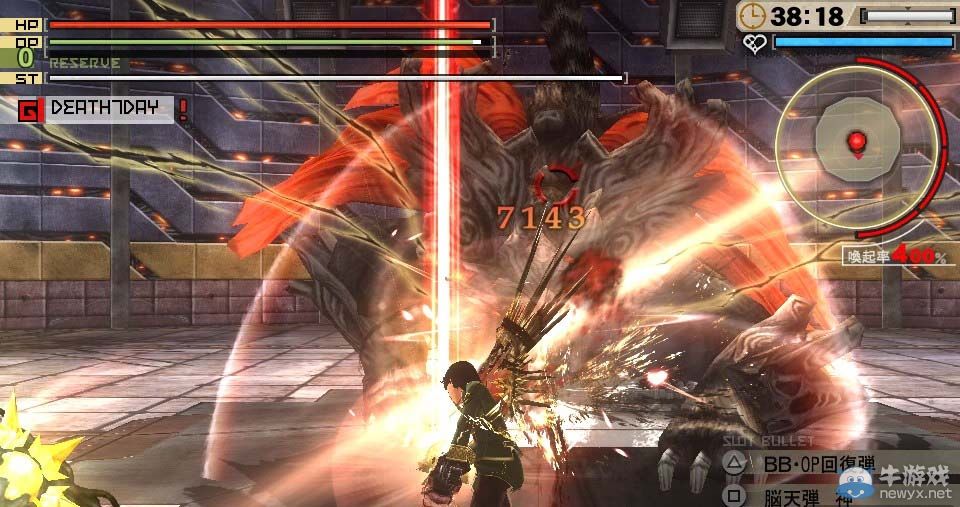This screenshot has height=507, width=960.
Task: Click the DEATH7DAY label
Action: coord(105,108)
